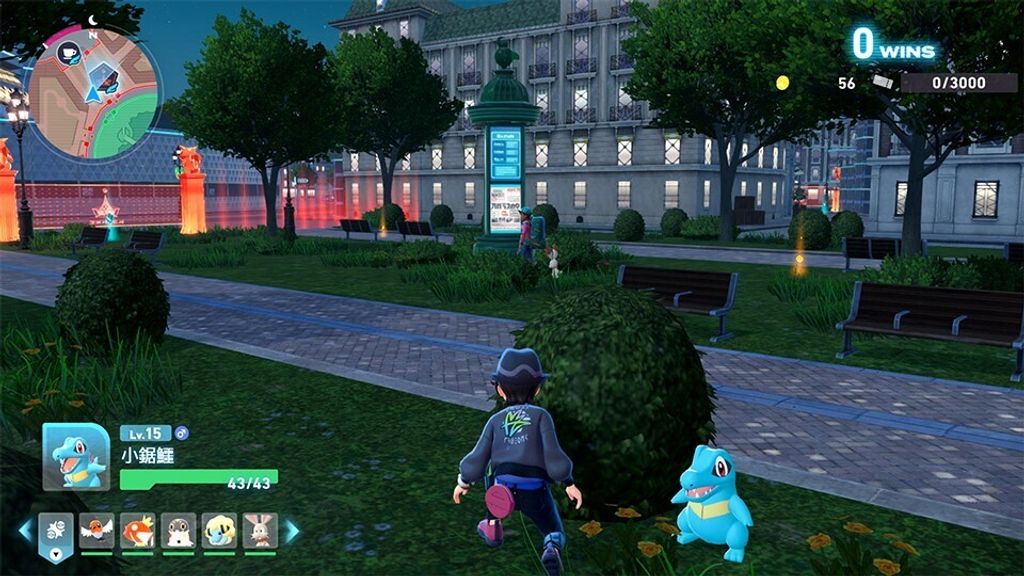Cycle party left with the arrow
This screenshot has width=1024, height=576.
point(25,531)
